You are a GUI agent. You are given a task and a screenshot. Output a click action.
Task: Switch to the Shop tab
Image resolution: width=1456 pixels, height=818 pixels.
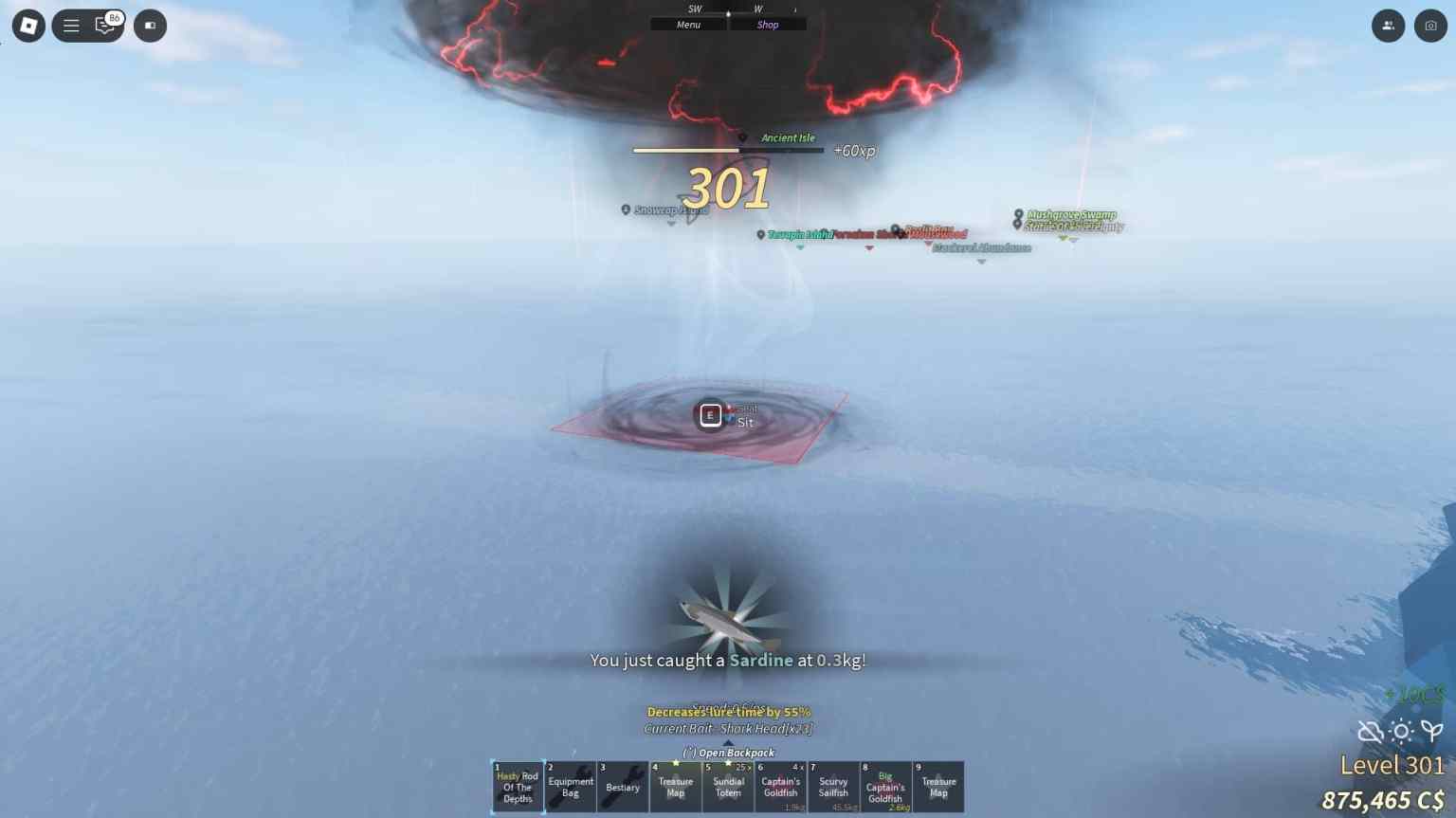(x=768, y=24)
